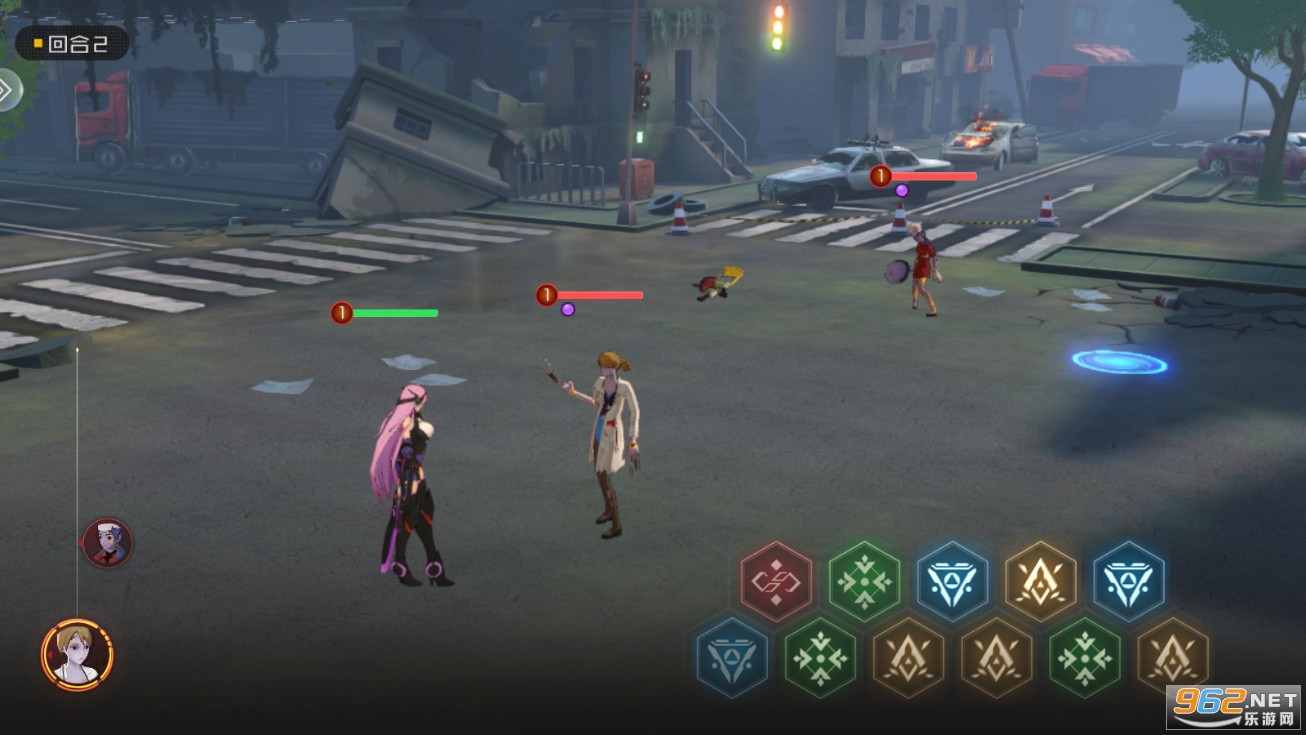The width and height of the screenshot is (1306, 735).
Task: Select the second green skill in the bottom row
Action: pos(1085,657)
